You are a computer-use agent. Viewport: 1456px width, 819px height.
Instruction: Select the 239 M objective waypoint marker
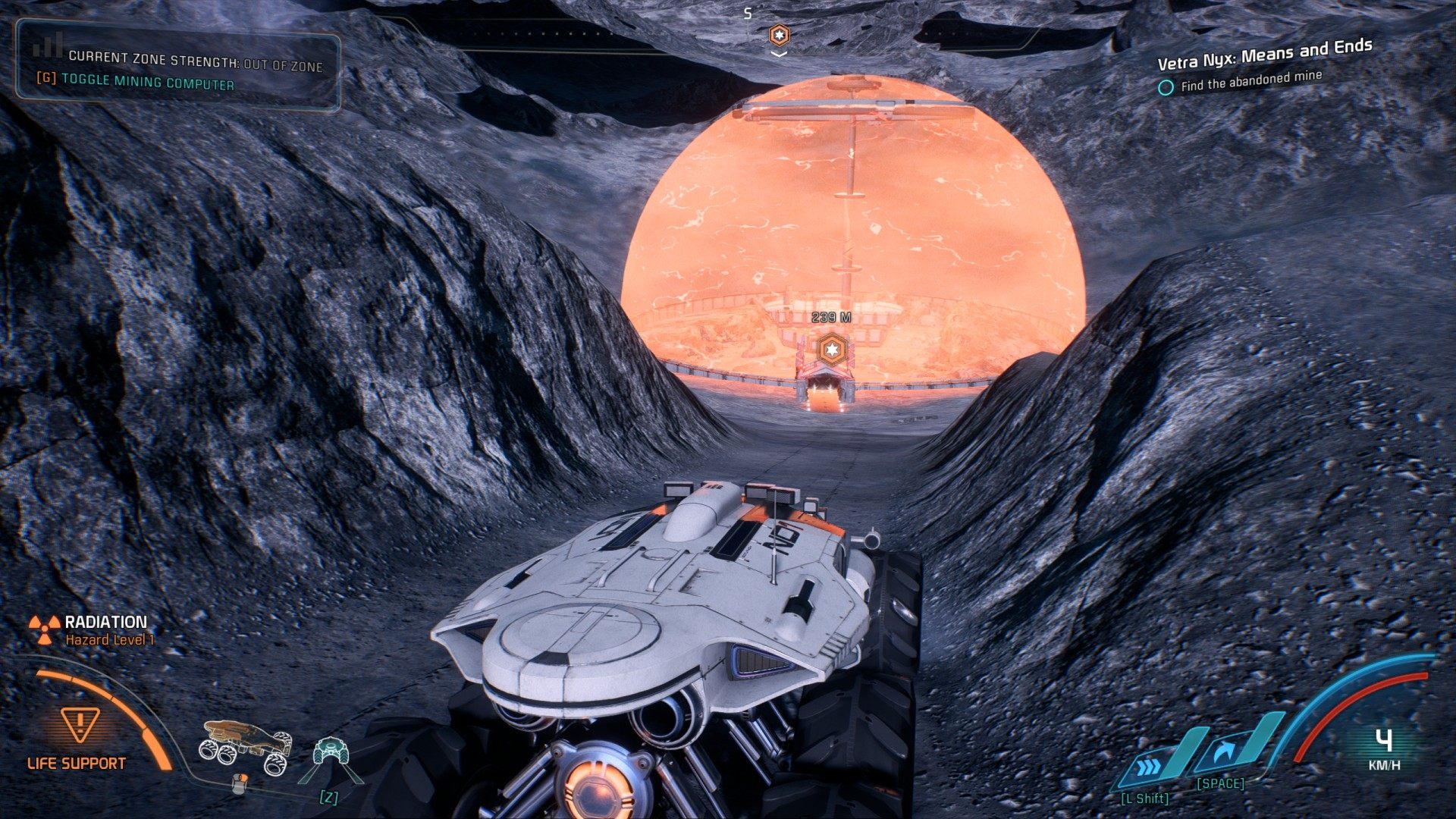832,350
